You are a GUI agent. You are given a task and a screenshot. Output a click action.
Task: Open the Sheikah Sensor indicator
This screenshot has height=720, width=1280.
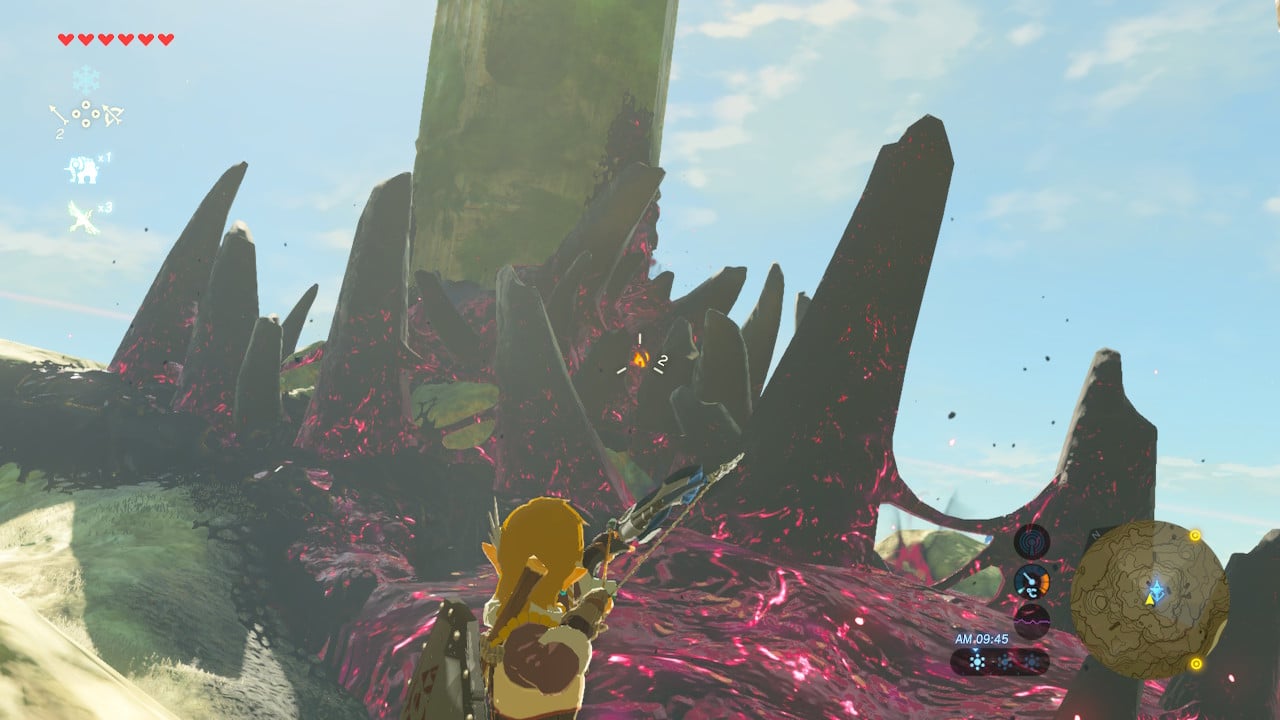[x=1030, y=542]
